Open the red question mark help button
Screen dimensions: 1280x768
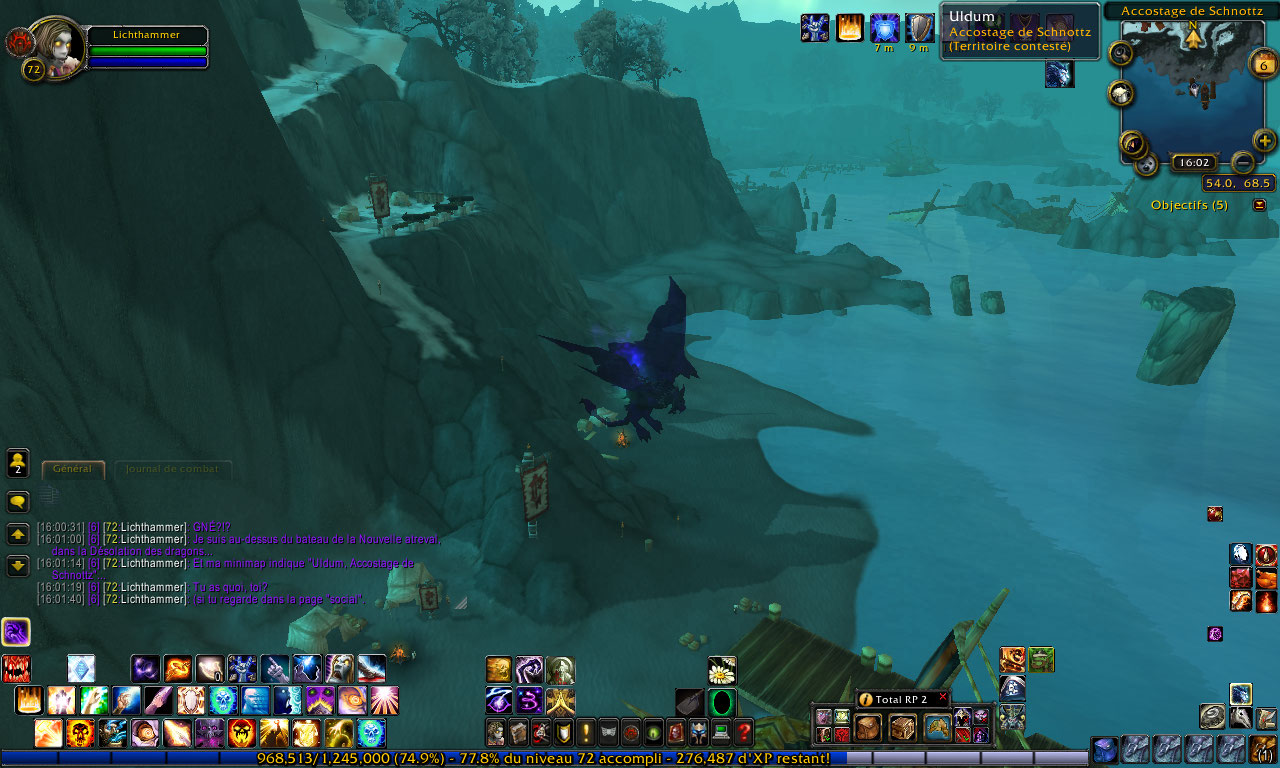tap(744, 732)
